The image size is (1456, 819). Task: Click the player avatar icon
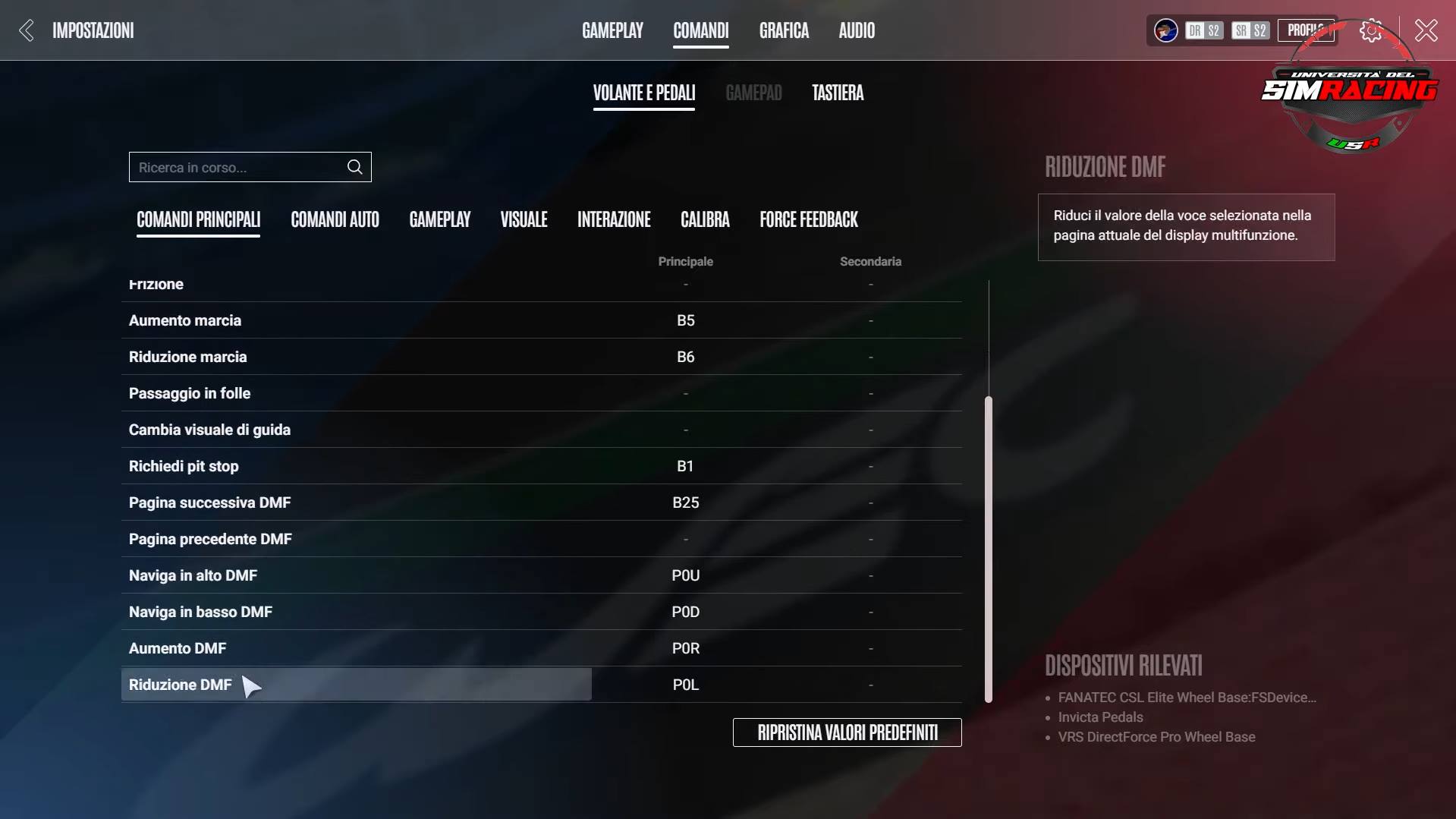1164,30
